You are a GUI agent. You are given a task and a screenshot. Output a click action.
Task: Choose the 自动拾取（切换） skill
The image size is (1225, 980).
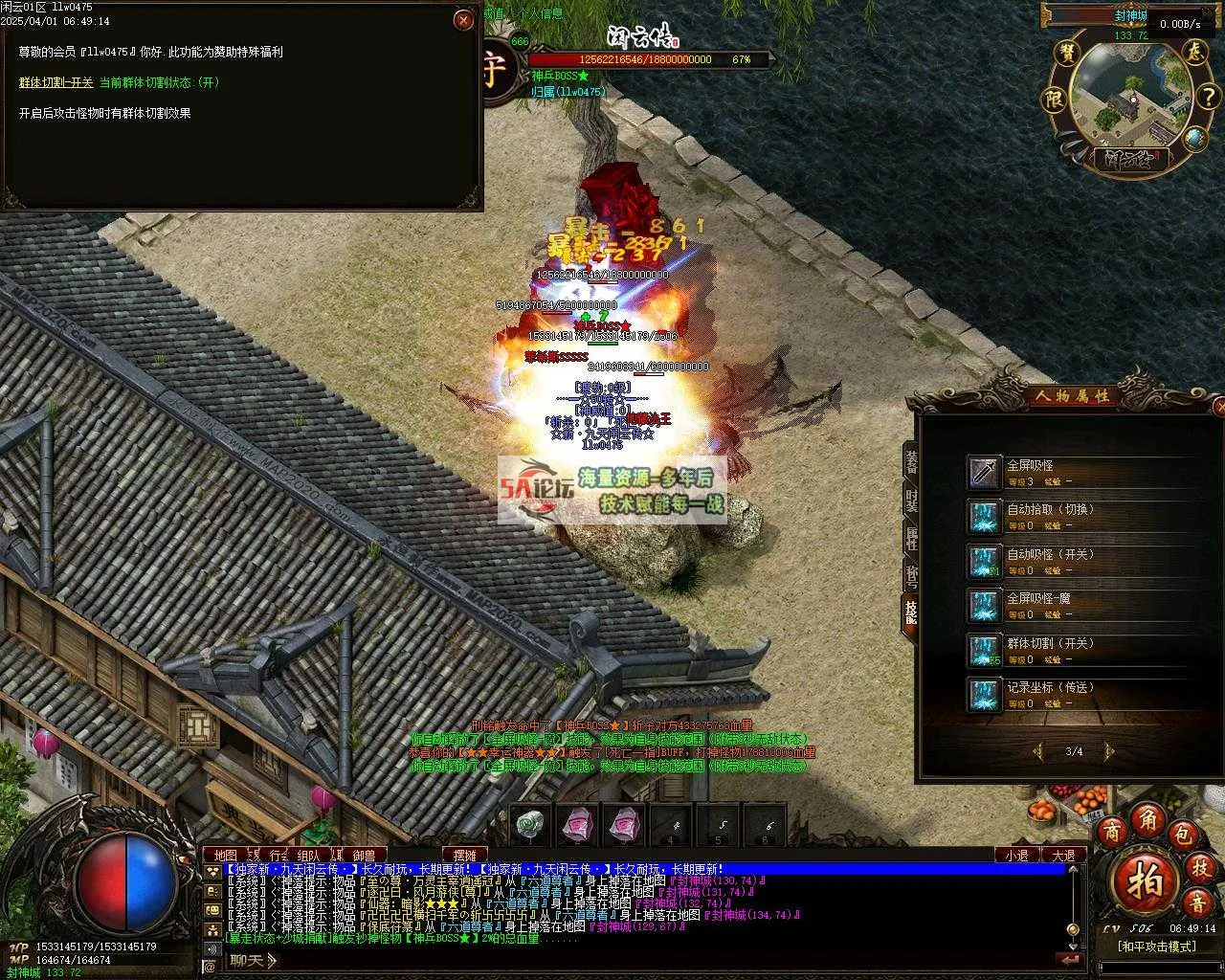tap(984, 517)
